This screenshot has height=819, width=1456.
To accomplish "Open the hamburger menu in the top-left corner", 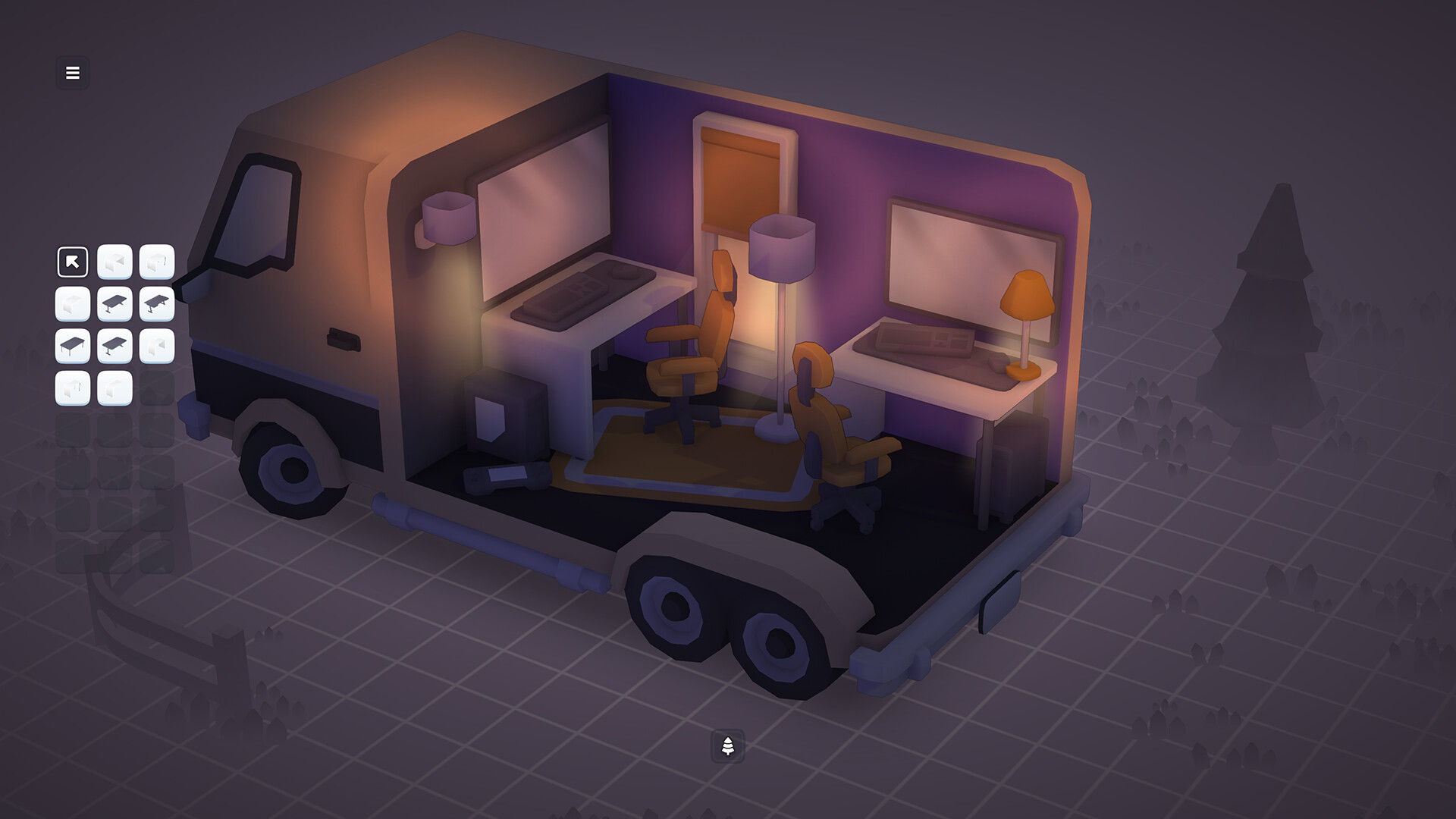I will [x=72, y=73].
